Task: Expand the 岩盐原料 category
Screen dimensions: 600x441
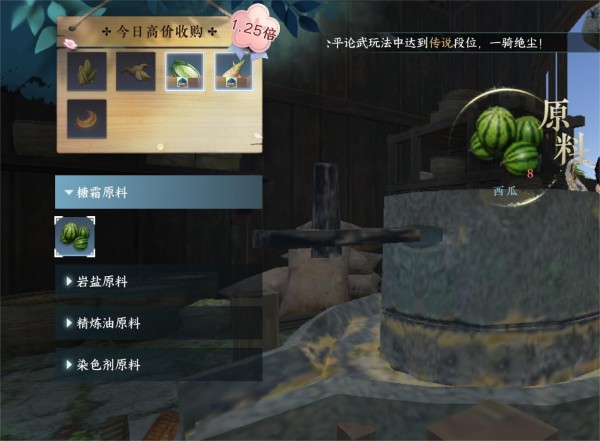Action: (x=158, y=282)
